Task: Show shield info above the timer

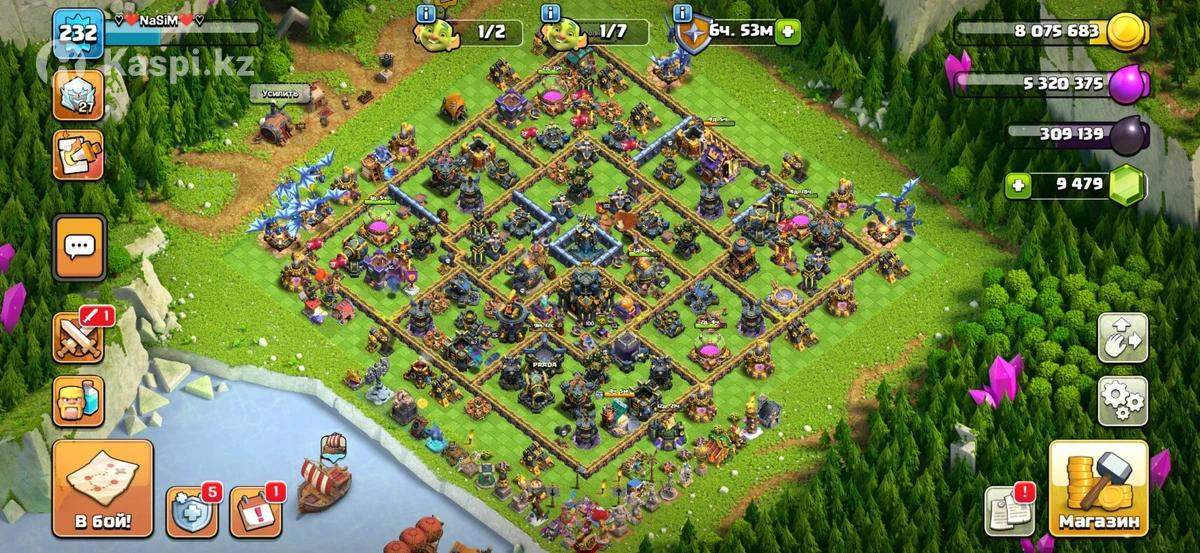Action: pyautogui.click(x=683, y=13)
